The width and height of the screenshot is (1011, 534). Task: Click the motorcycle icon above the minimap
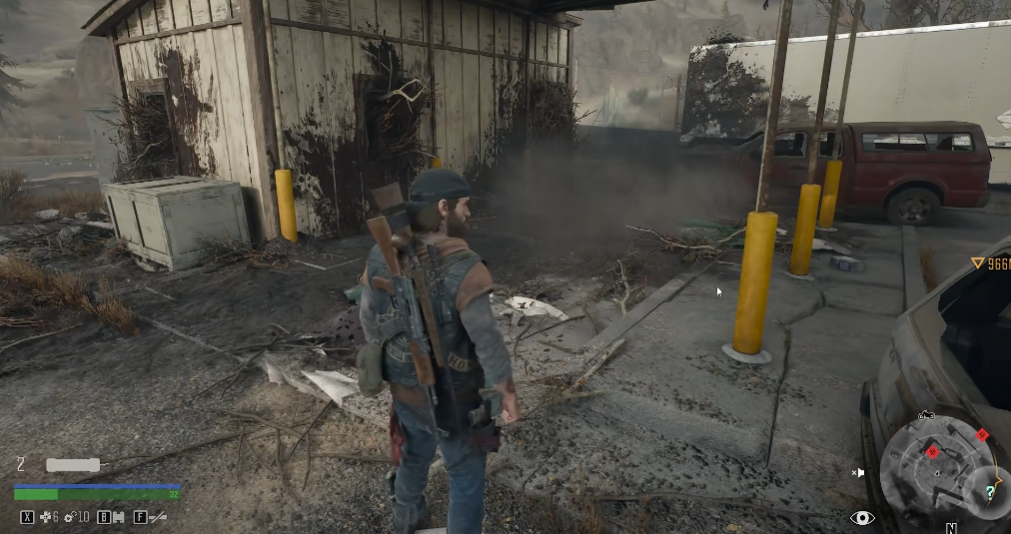(926, 415)
